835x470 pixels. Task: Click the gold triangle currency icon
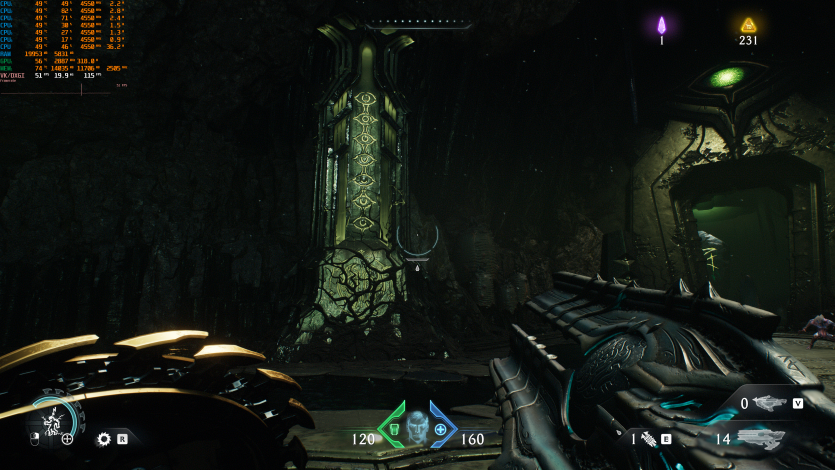click(x=748, y=25)
